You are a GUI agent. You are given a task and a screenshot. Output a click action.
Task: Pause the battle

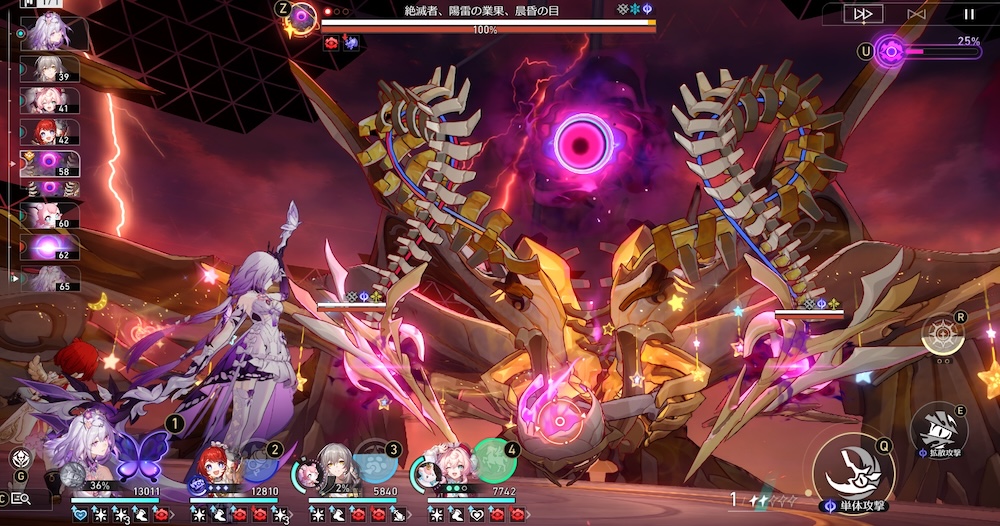coord(968,14)
